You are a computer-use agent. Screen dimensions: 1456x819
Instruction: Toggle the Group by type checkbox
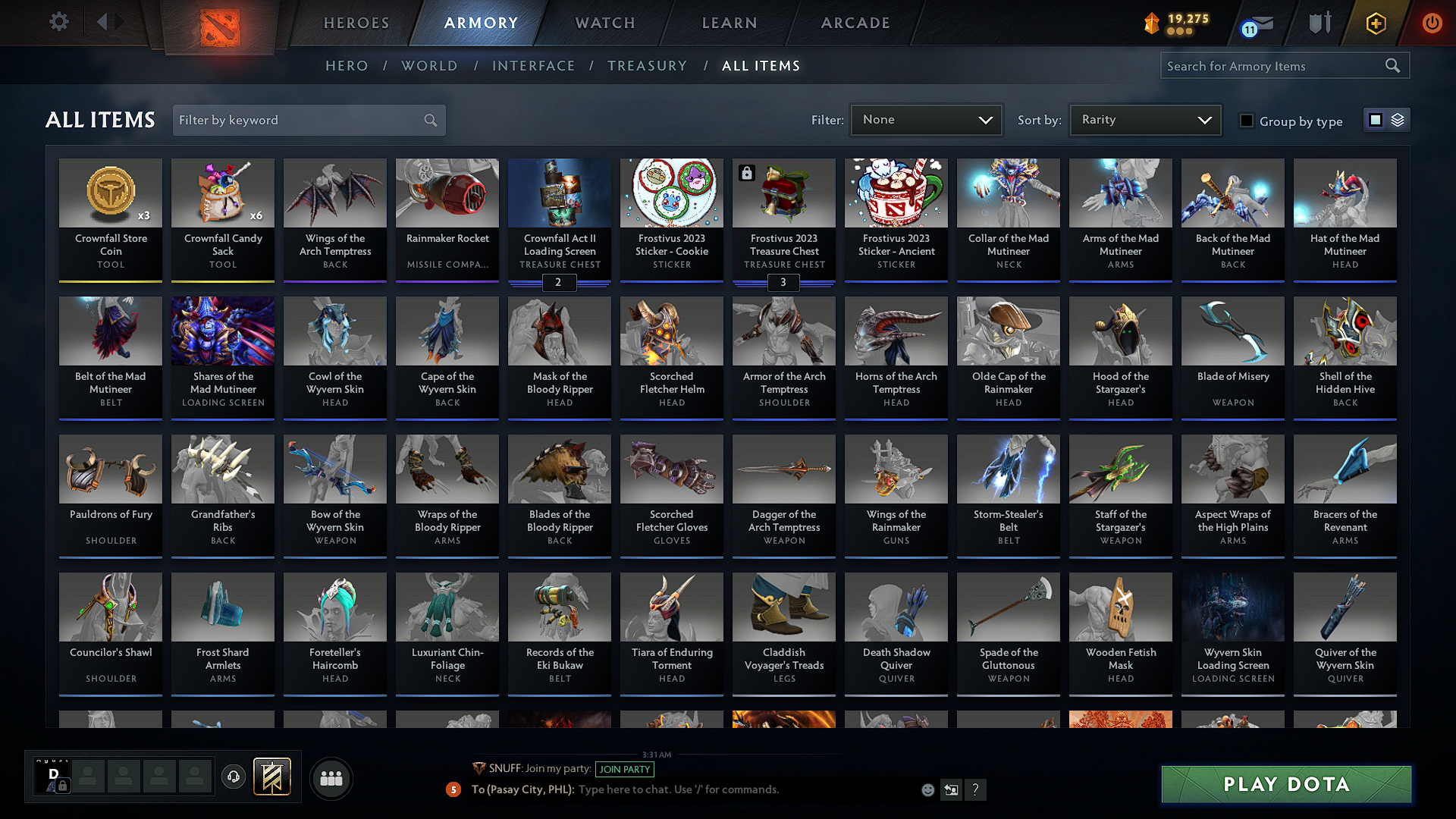click(x=1246, y=120)
